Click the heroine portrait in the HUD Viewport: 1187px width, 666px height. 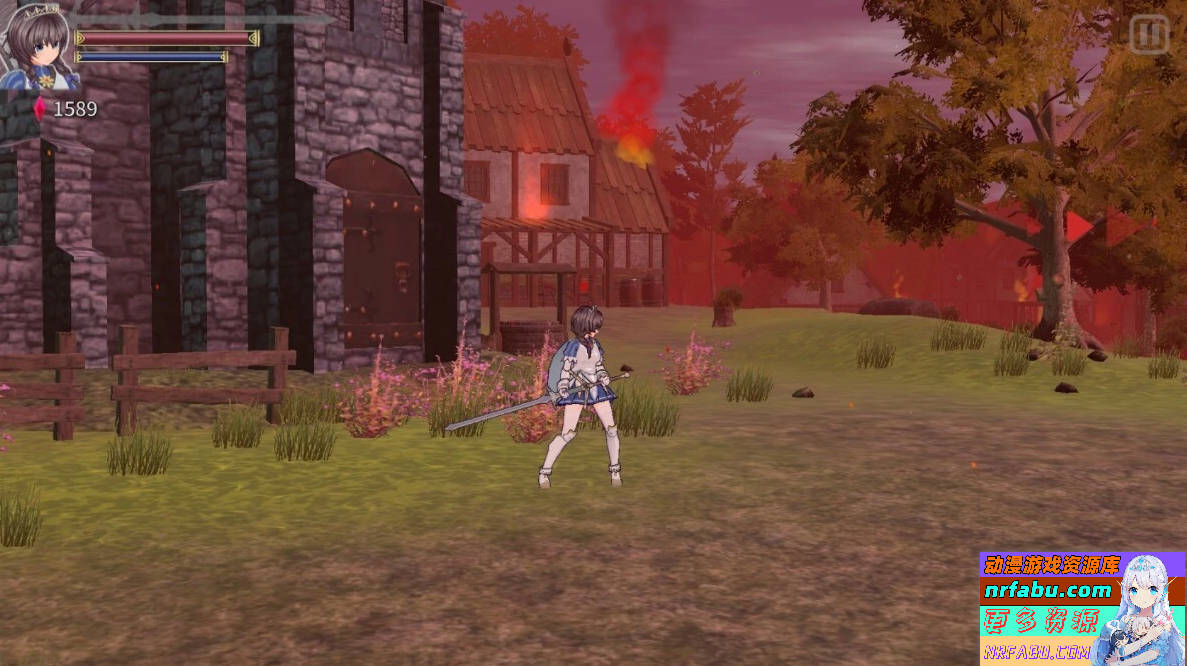(x=37, y=45)
